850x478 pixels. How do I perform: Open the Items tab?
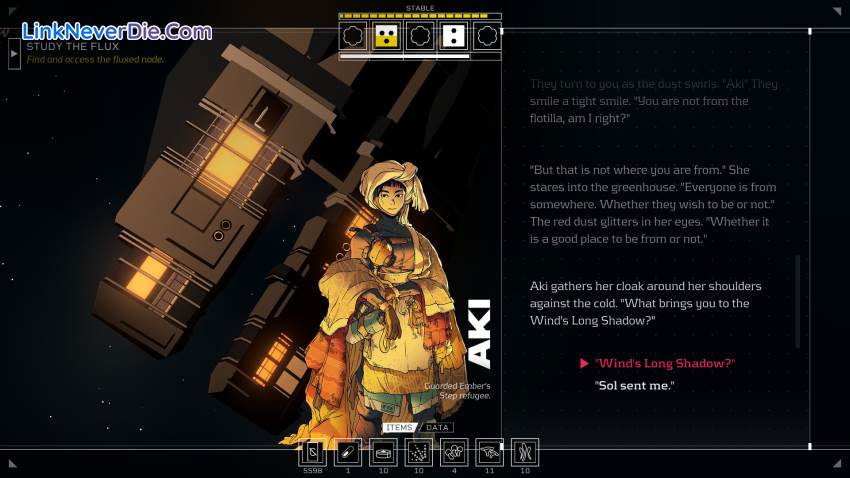[399, 428]
